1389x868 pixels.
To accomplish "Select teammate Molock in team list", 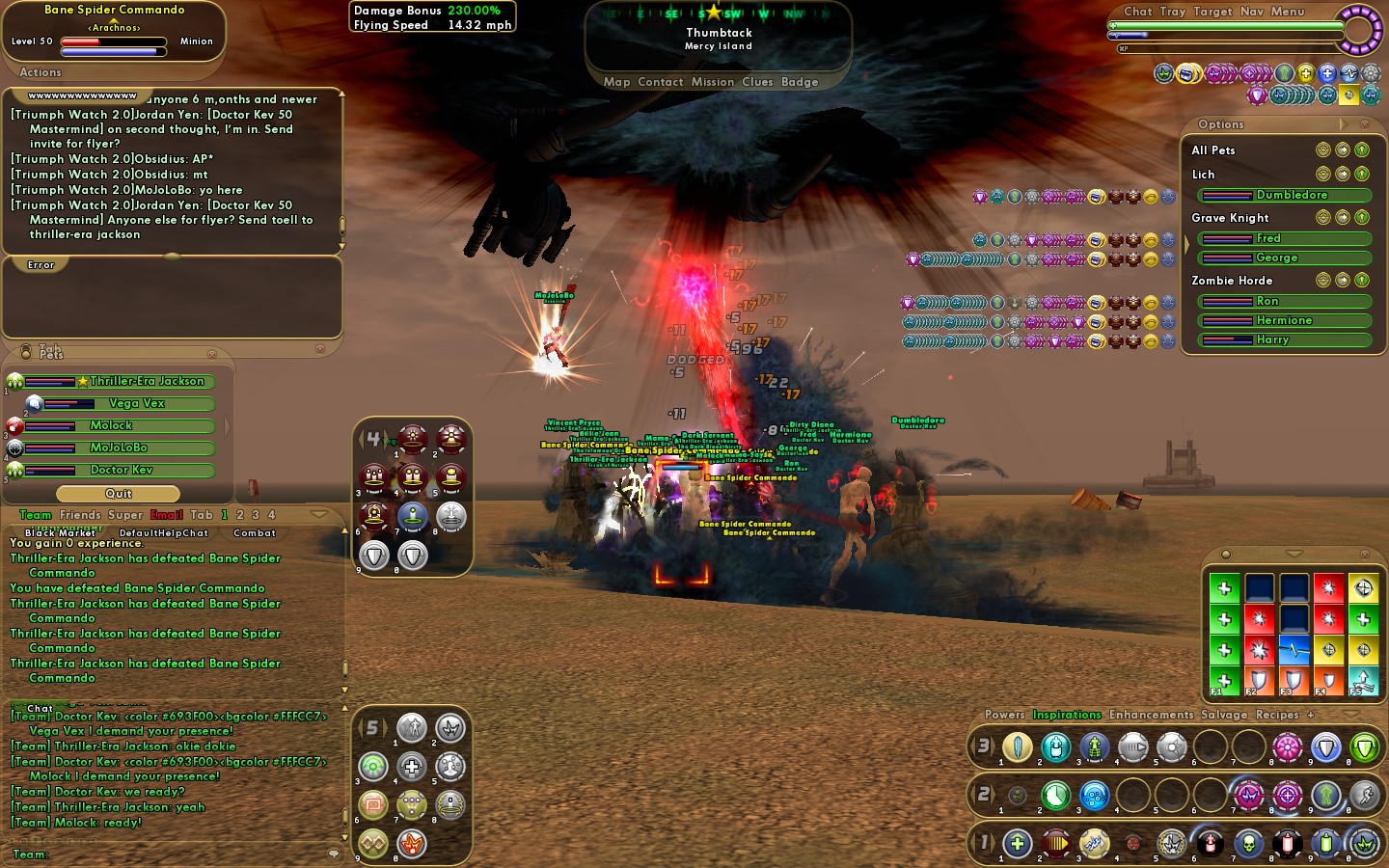I will click(111, 425).
